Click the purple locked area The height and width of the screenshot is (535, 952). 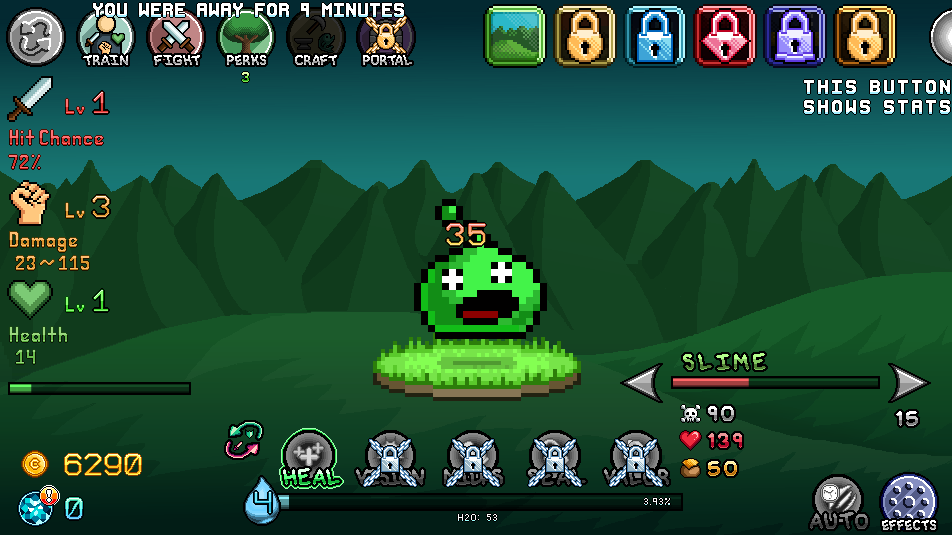(x=795, y=36)
